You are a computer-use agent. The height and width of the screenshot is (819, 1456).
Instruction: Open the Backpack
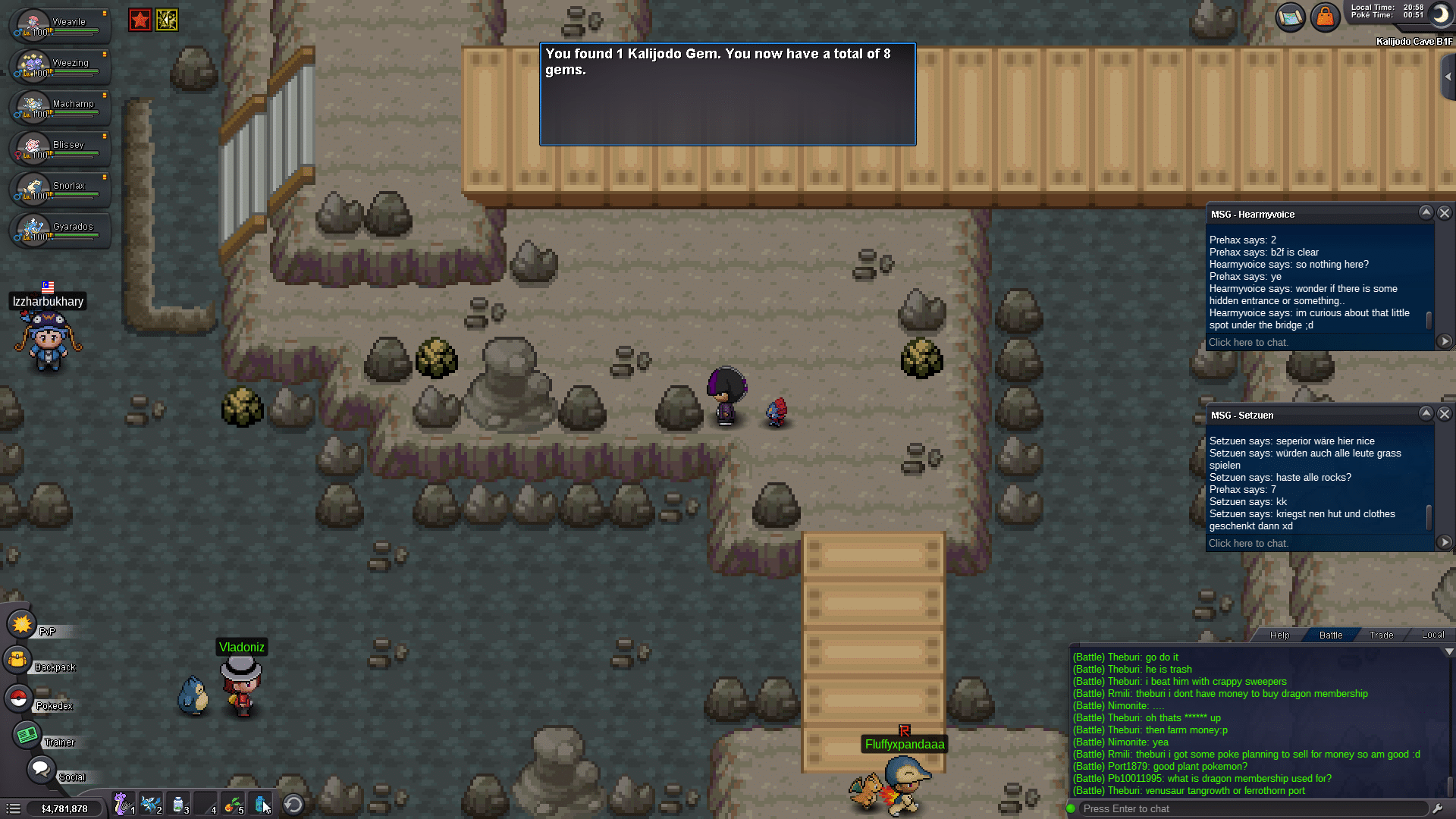(18, 661)
